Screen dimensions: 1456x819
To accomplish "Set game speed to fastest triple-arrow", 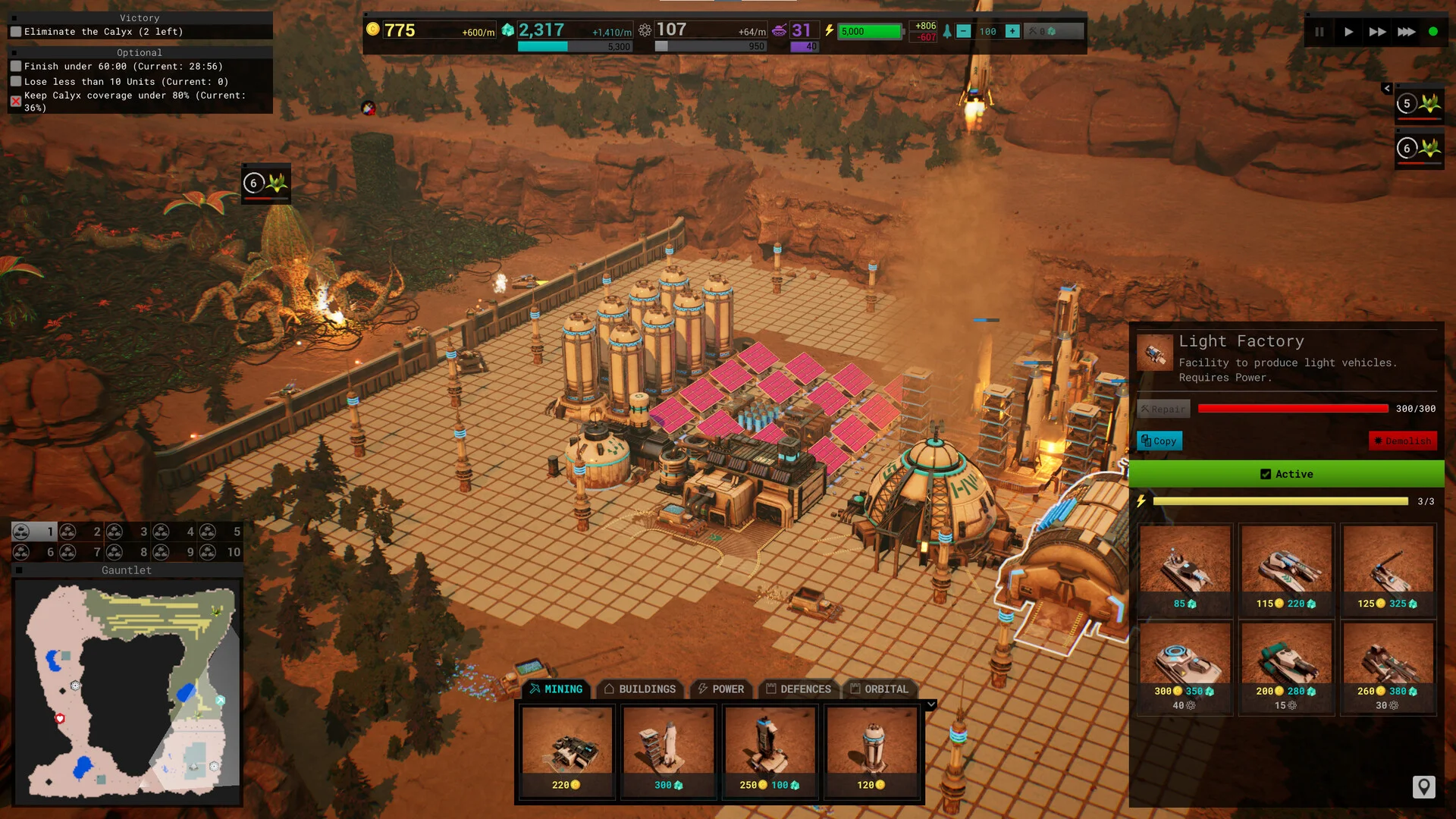I will pyautogui.click(x=1407, y=32).
